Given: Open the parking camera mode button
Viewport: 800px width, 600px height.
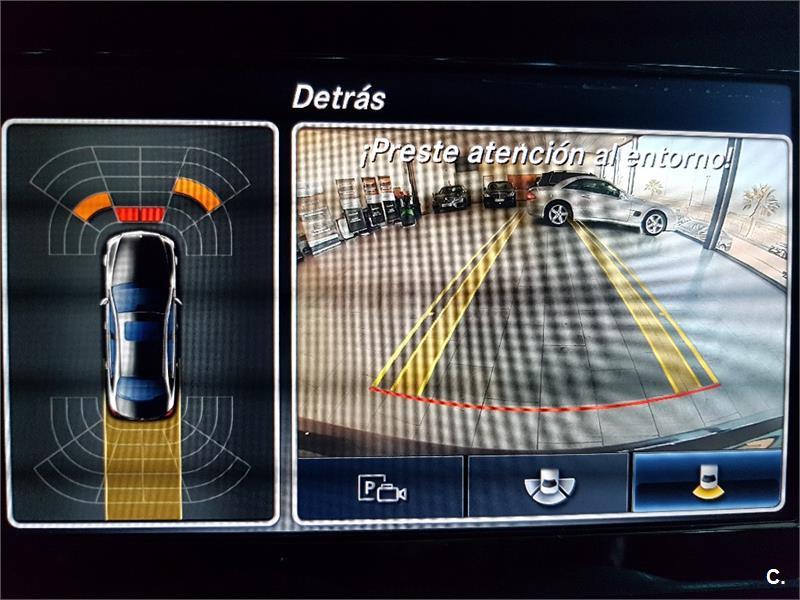Looking at the screenshot, I should 381,488.
